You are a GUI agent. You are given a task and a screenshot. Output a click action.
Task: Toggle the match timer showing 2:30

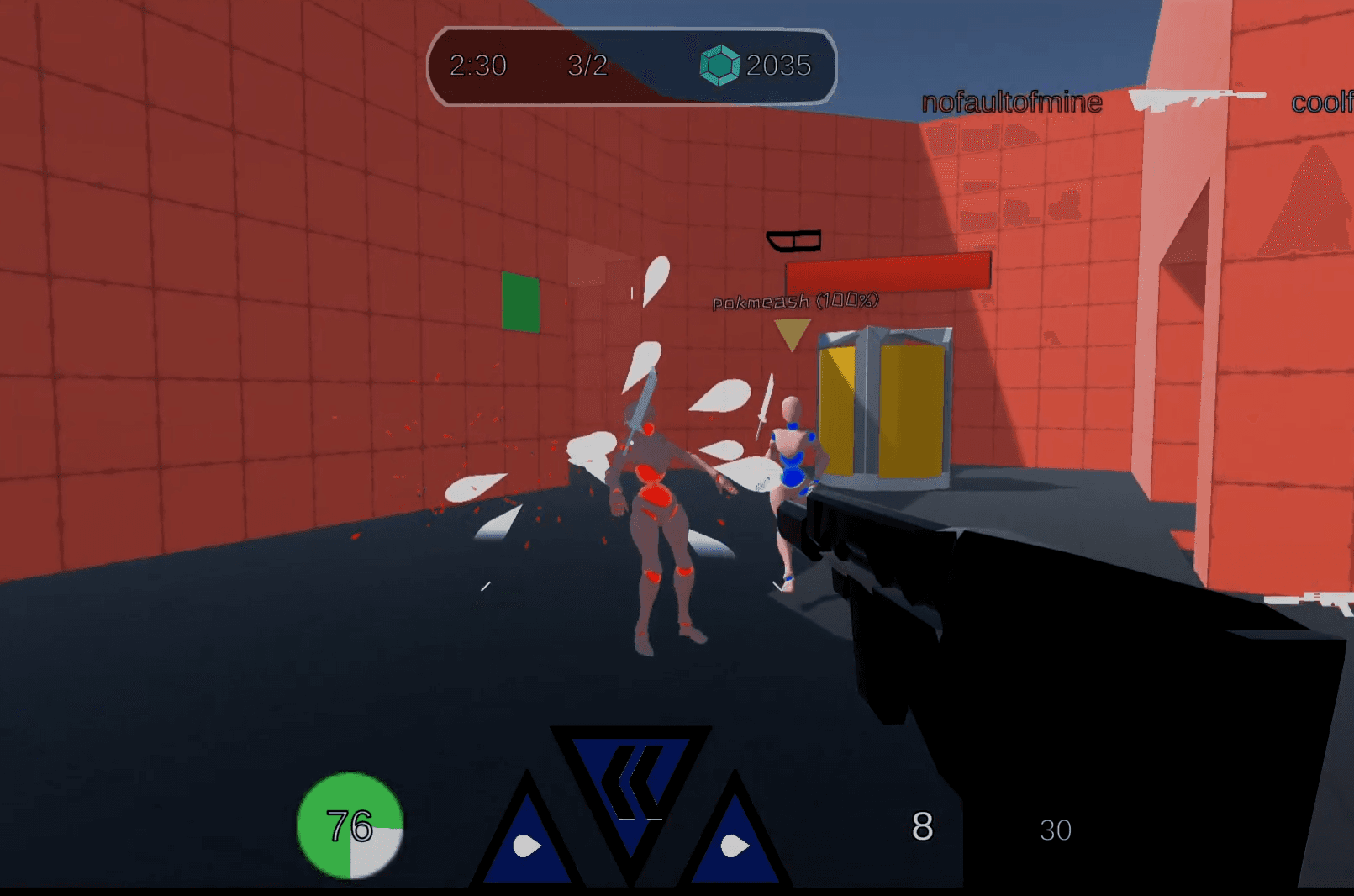point(479,65)
